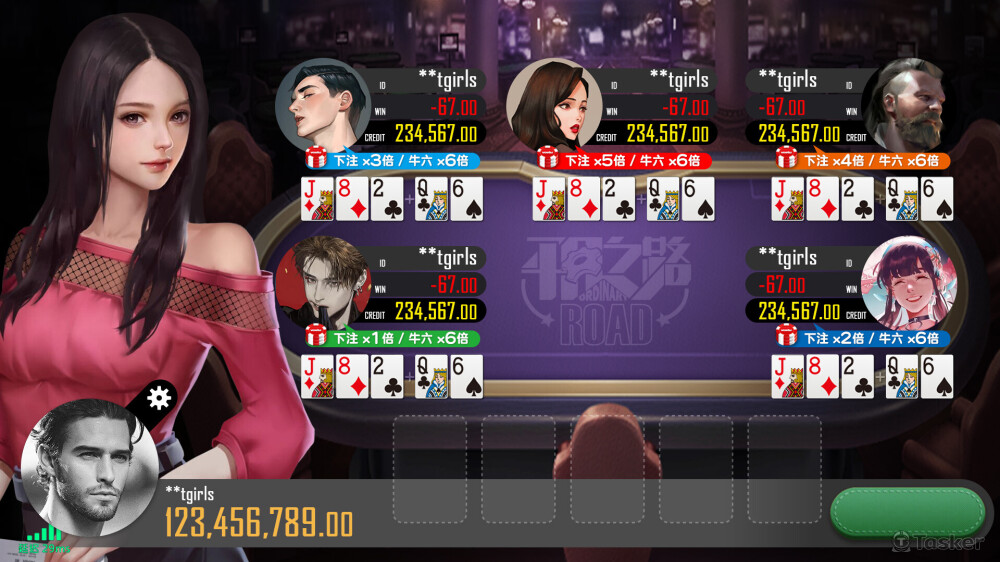Tap the gift box next to 下注 ×4倍

click(787, 158)
